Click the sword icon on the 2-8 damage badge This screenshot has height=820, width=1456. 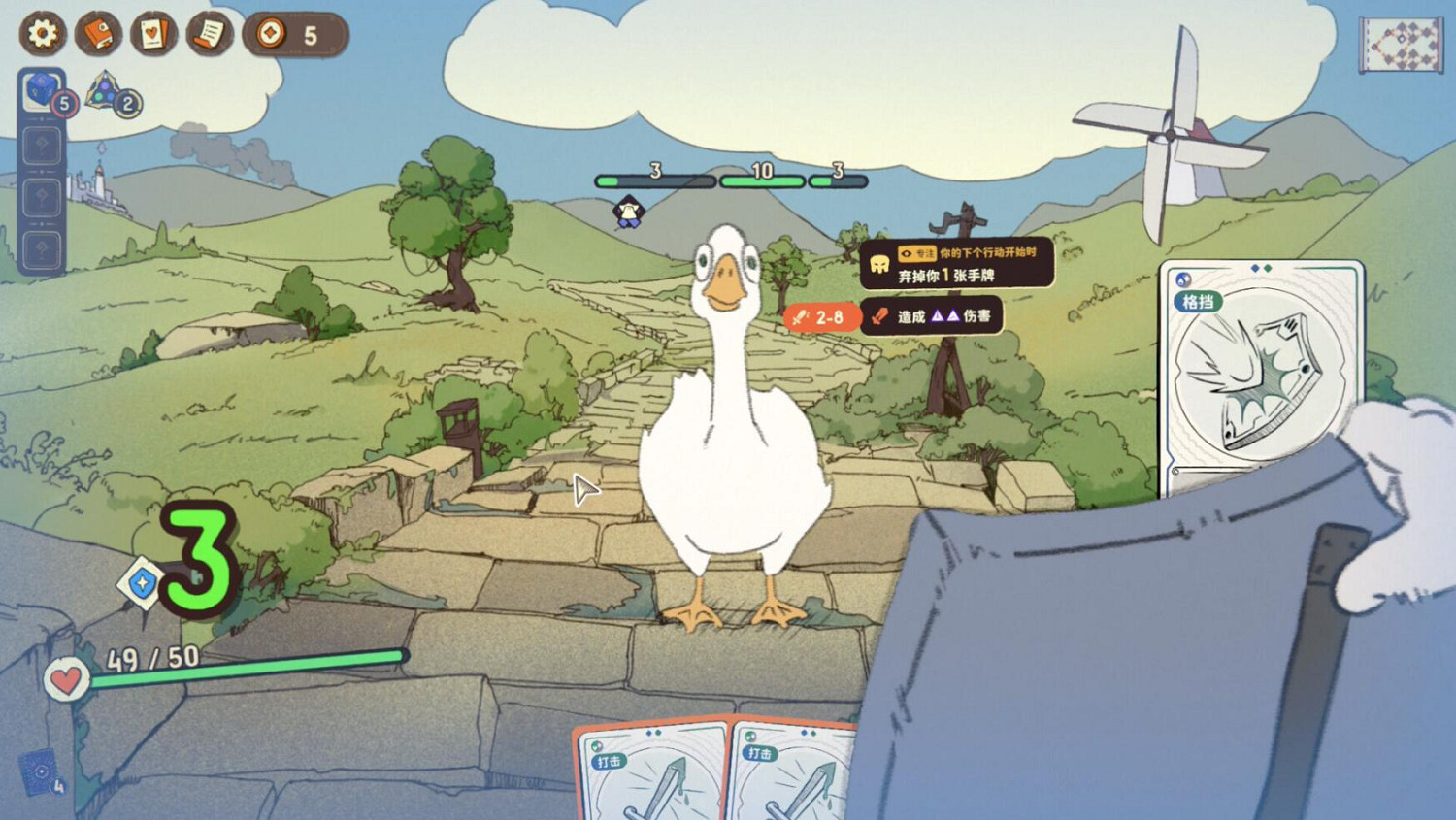point(800,316)
